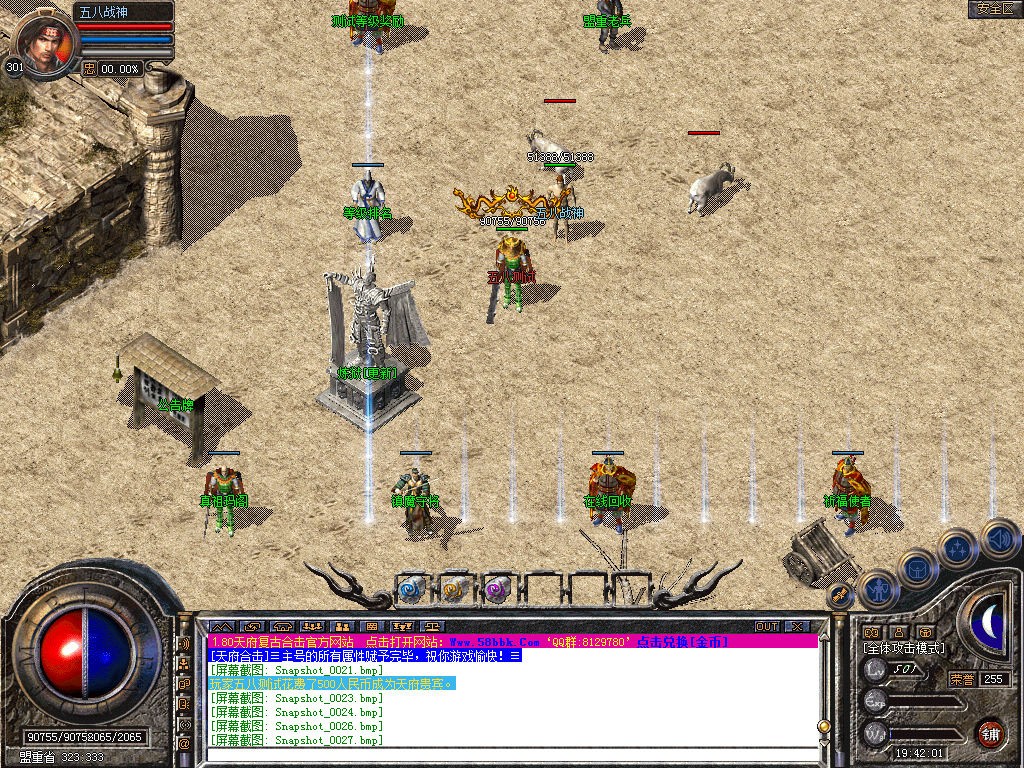Image resolution: width=1024 pixels, height=768 pixels.
Task: Click the 安全区 safe zone label
Action: [994, 9]
